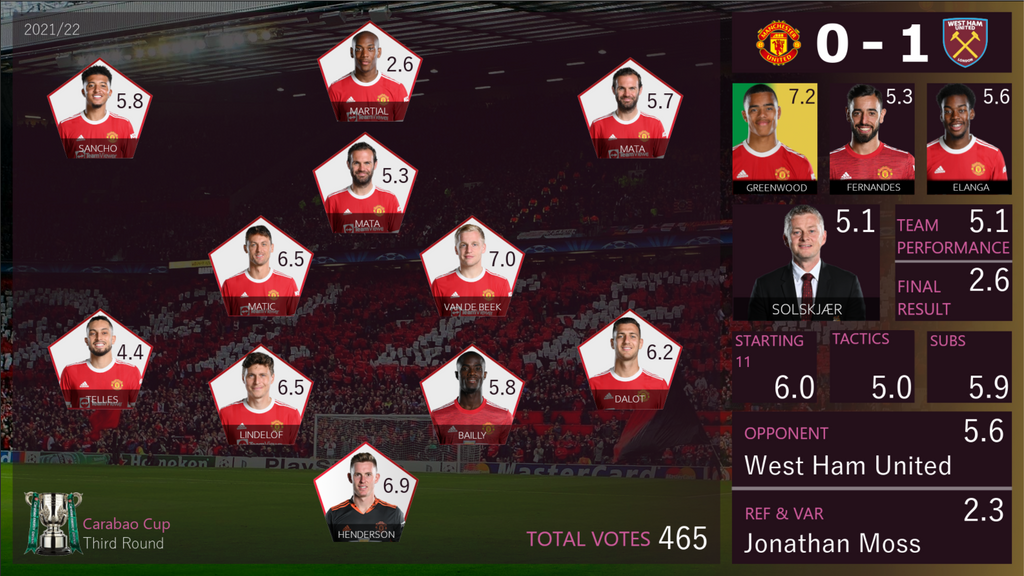Click the Manchester United crest
This screenshot has height=576, width=1024.
pyautogui.click(x=777, y=42)
